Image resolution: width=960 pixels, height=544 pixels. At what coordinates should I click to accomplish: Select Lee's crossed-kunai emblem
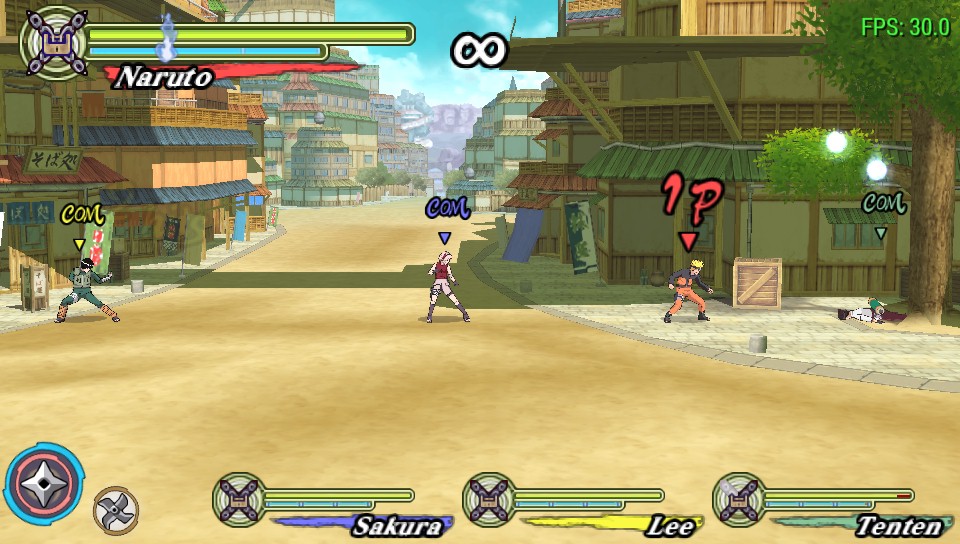click(488, 500)
